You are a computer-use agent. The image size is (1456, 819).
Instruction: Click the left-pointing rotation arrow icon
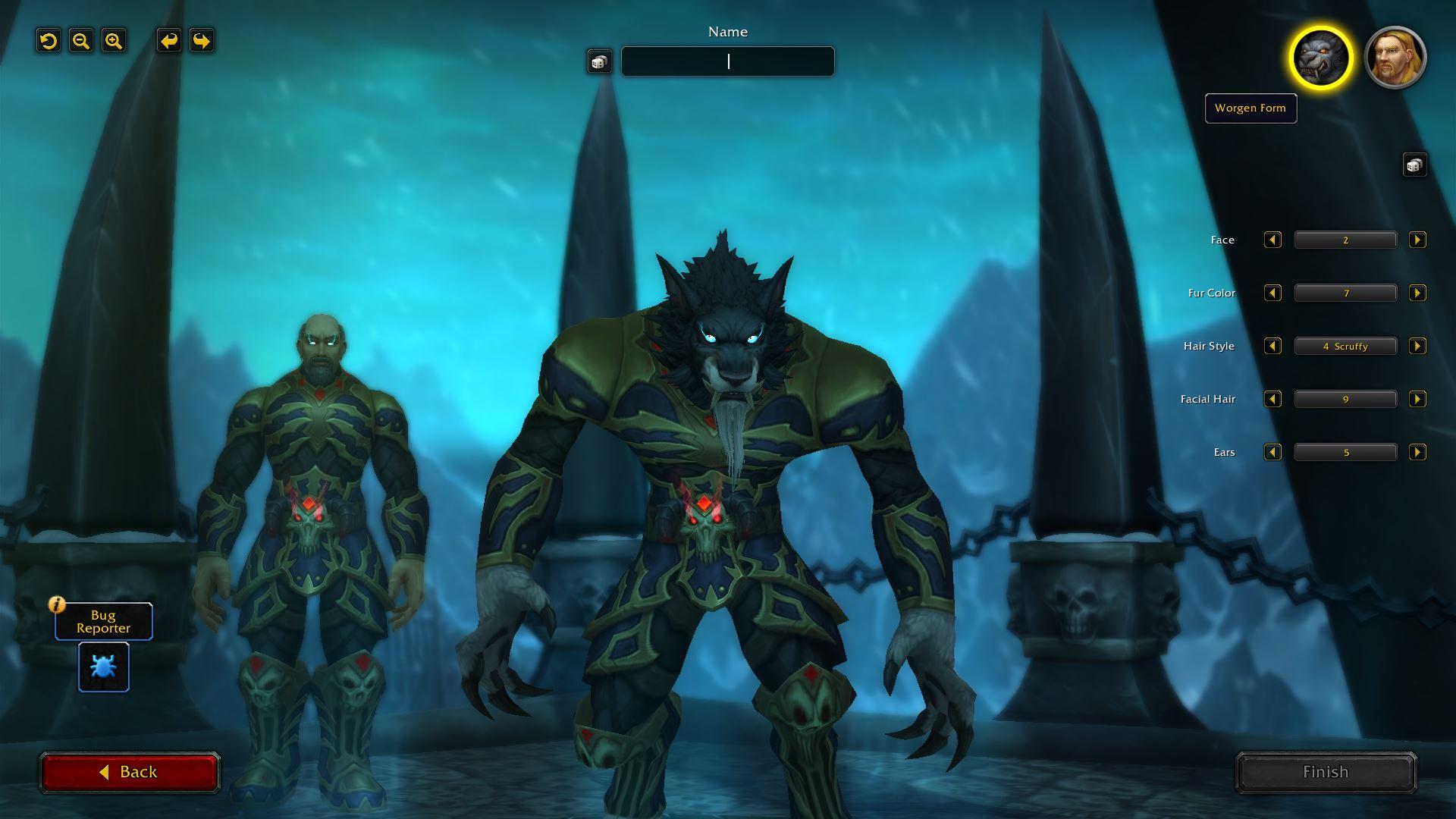tap(168, 41)
